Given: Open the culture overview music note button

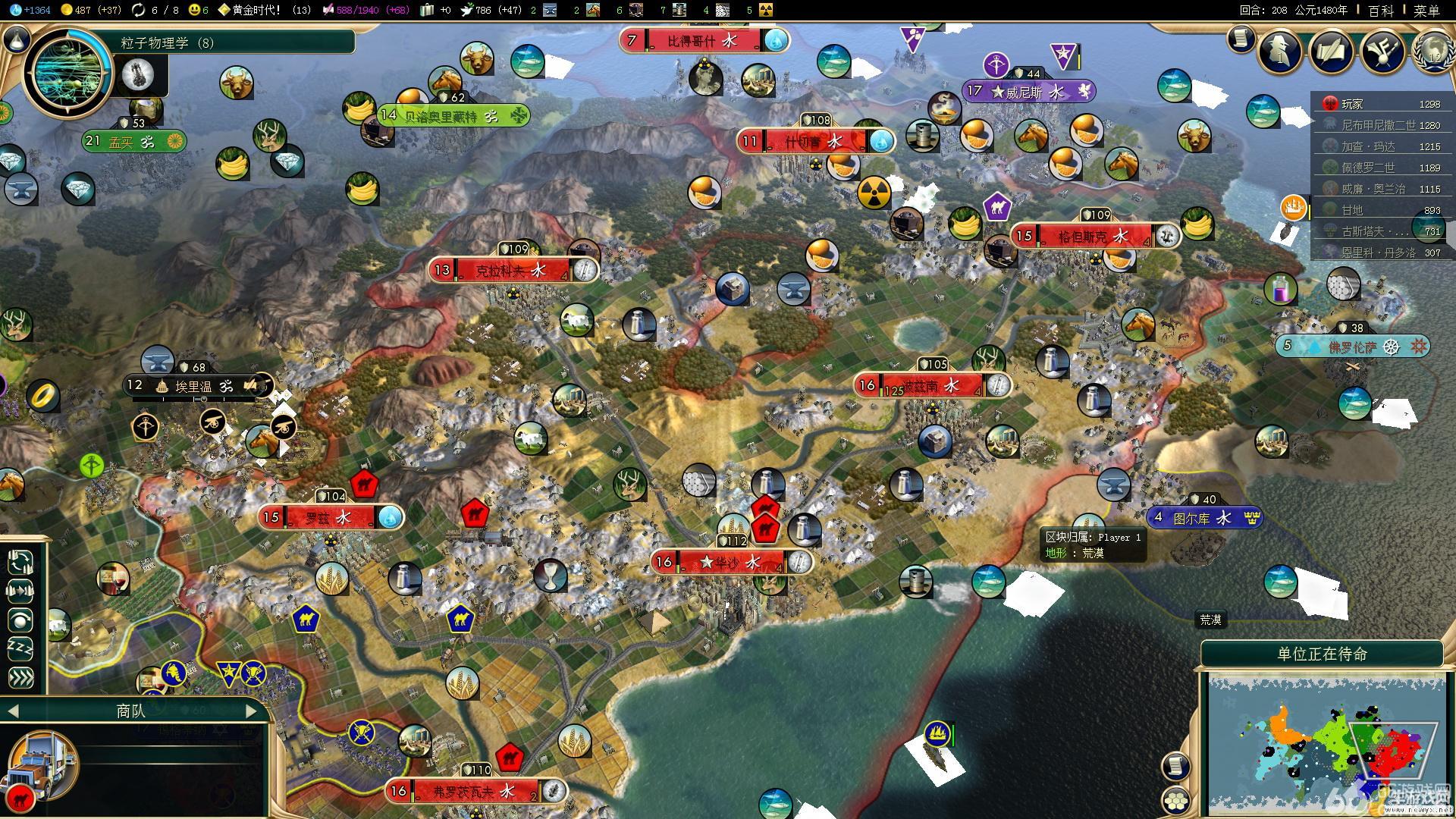Looking at the screenshot, I should pyautogui.click(x=1382, y=52).
